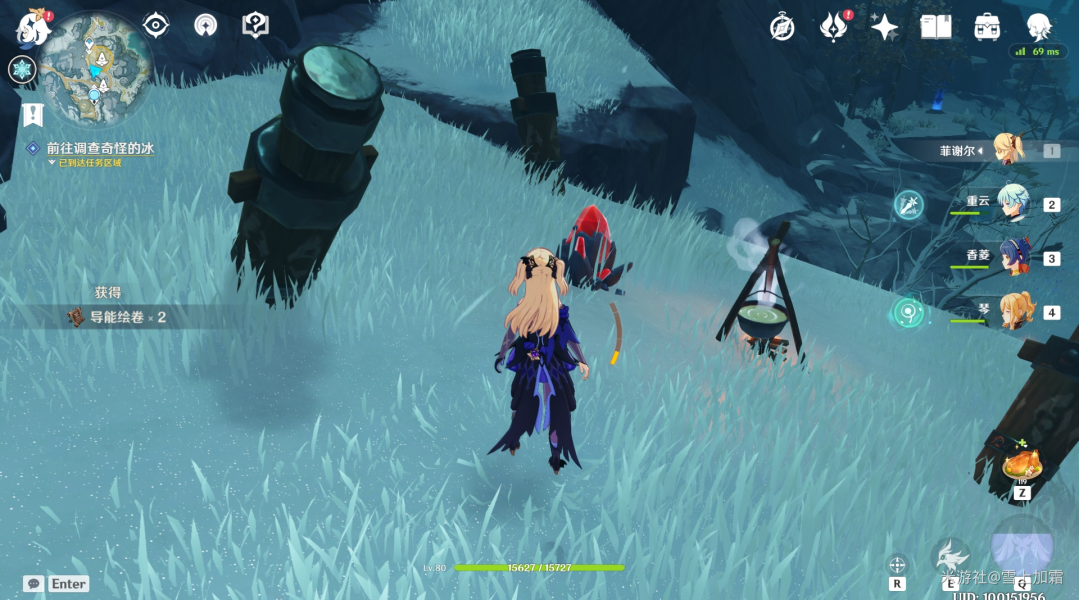The height and width of the screenshot is (600, 1079).
Task: Open the Paimon main menu
Action: point(33,27)
